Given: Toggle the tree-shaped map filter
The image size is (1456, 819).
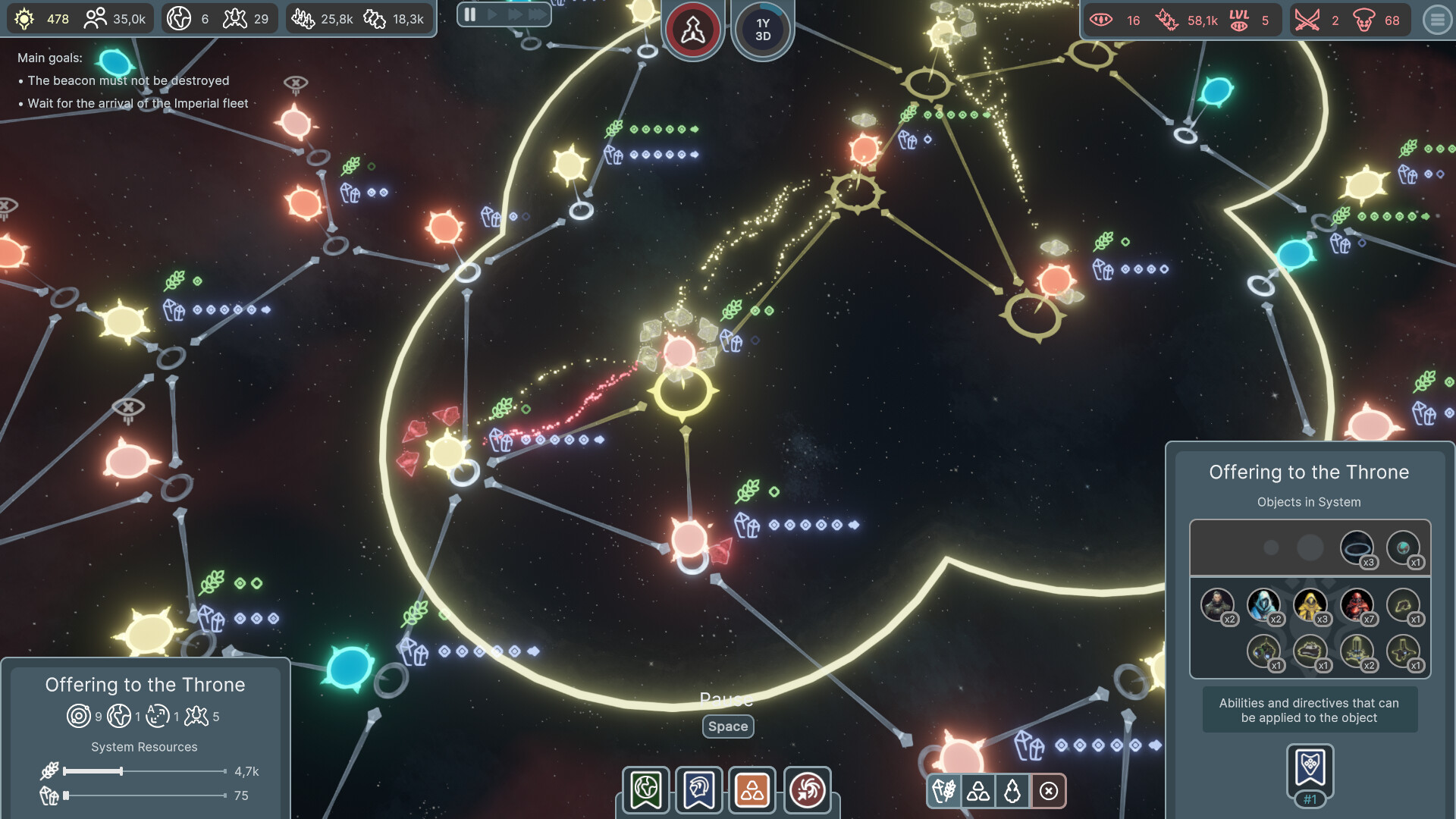Looking at the screenshot, I should [x=1012, y=792].
